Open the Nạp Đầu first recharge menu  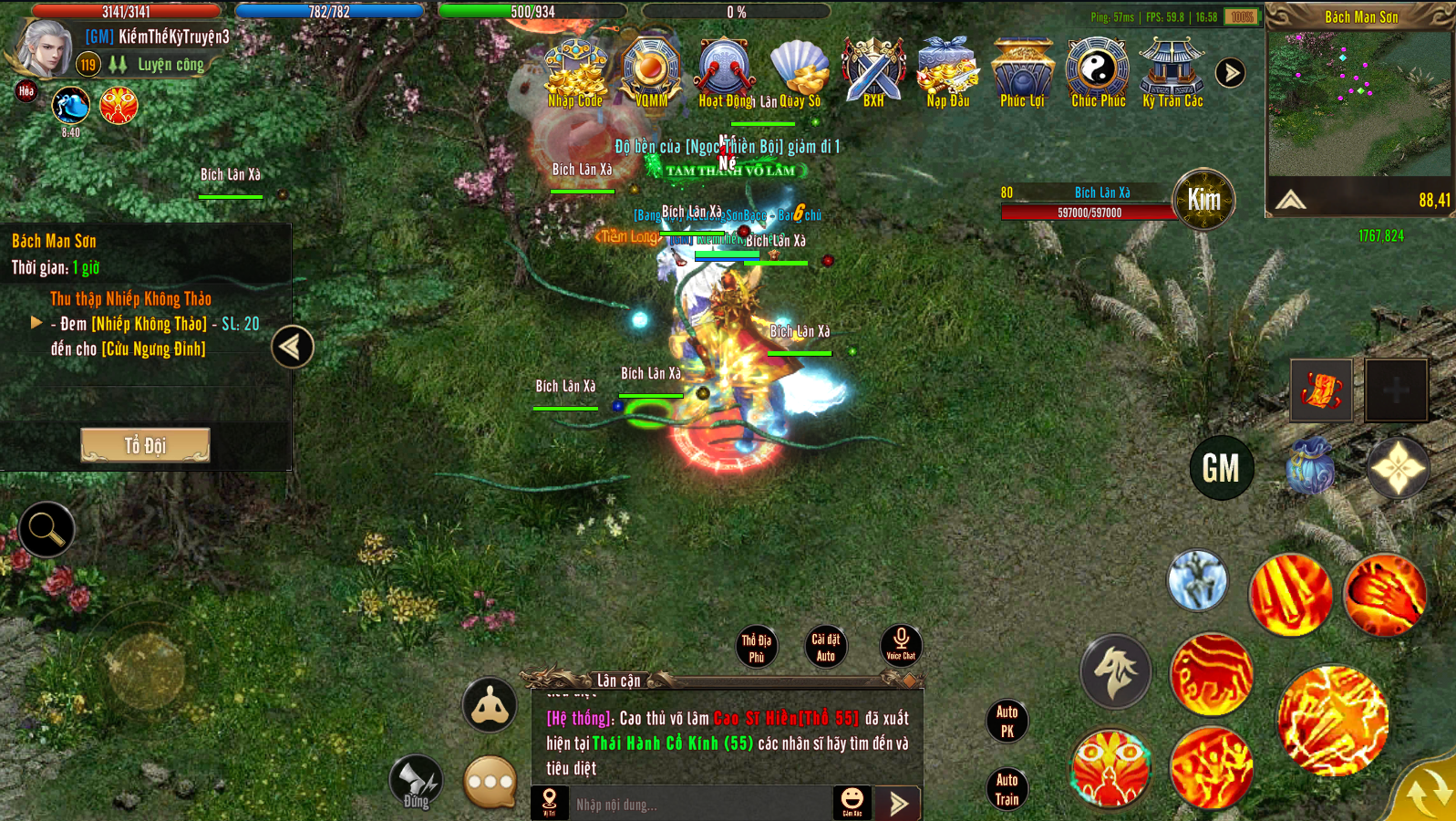948,73
